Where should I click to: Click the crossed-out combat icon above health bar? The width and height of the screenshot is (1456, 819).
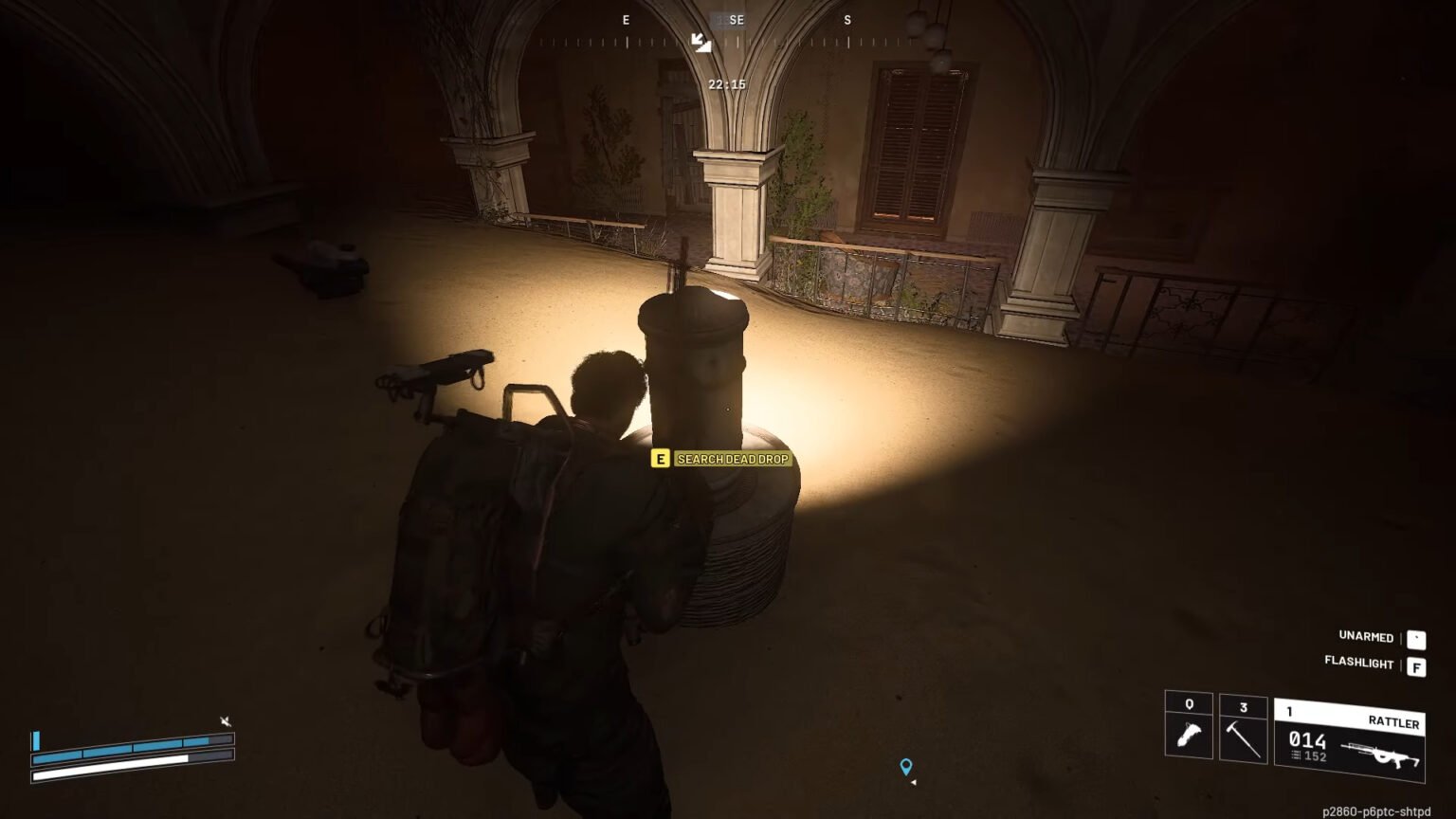(226, 719)
